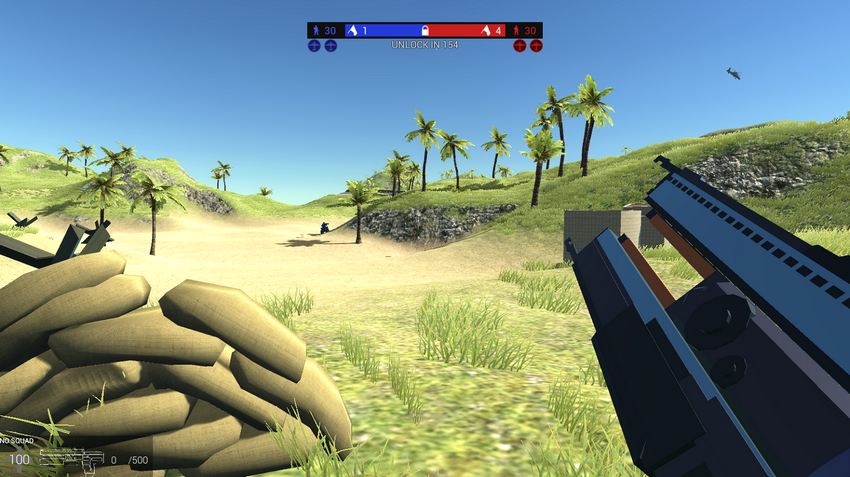Image resolution: width=850 pixels, height=477 pixels.
Task: Select the red team flag icon
Action: click(486, 31)
